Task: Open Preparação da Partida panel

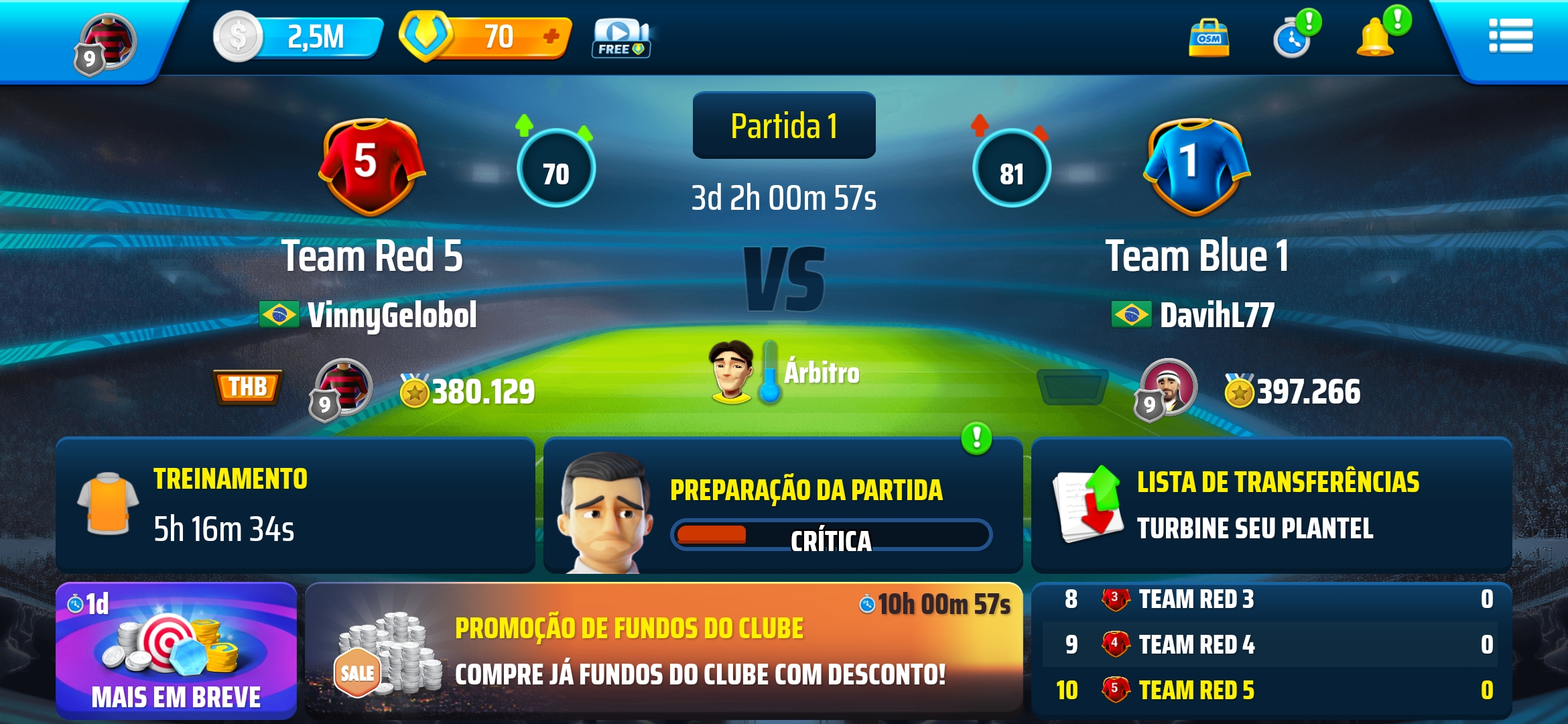Action: [783, 506]
